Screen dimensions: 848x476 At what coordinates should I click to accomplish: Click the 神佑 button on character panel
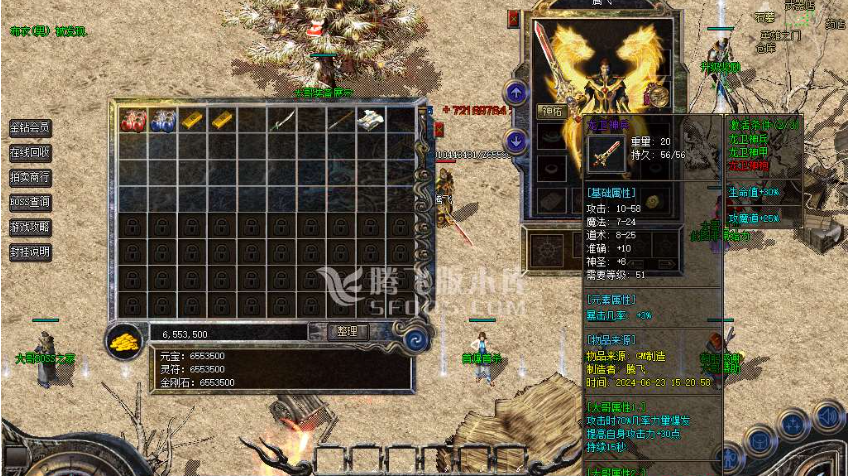click(x=551, y=112)
